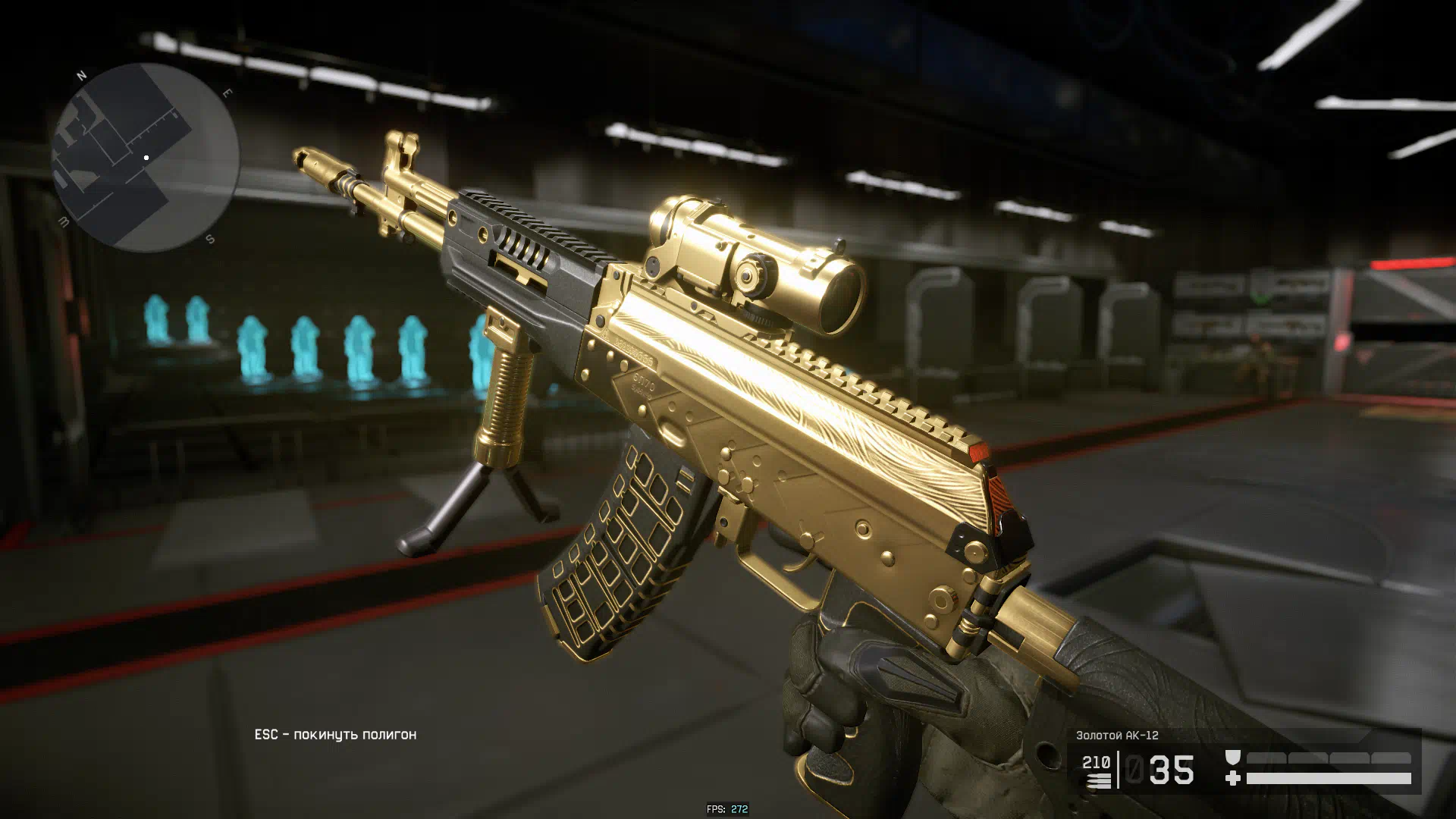Click the circular minimap
This screenshot has height=819, width=1456.
point(146,158)
